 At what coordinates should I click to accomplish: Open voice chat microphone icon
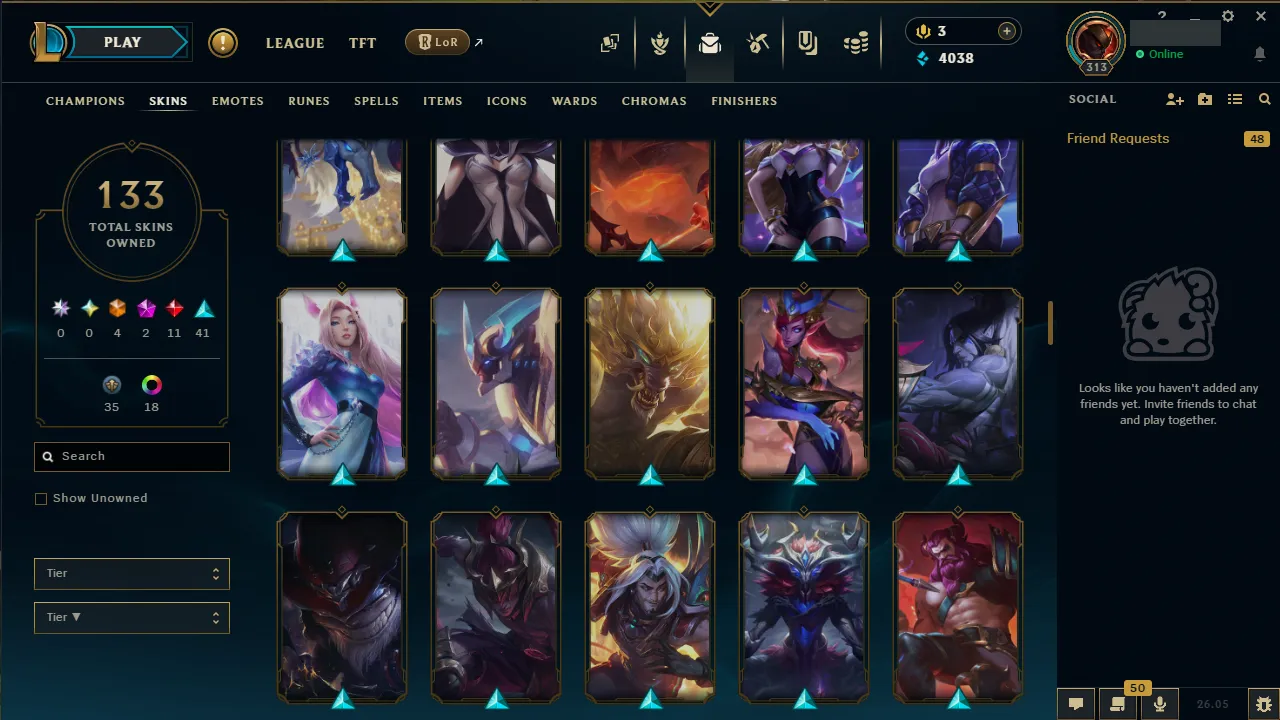click(1160, 704)
